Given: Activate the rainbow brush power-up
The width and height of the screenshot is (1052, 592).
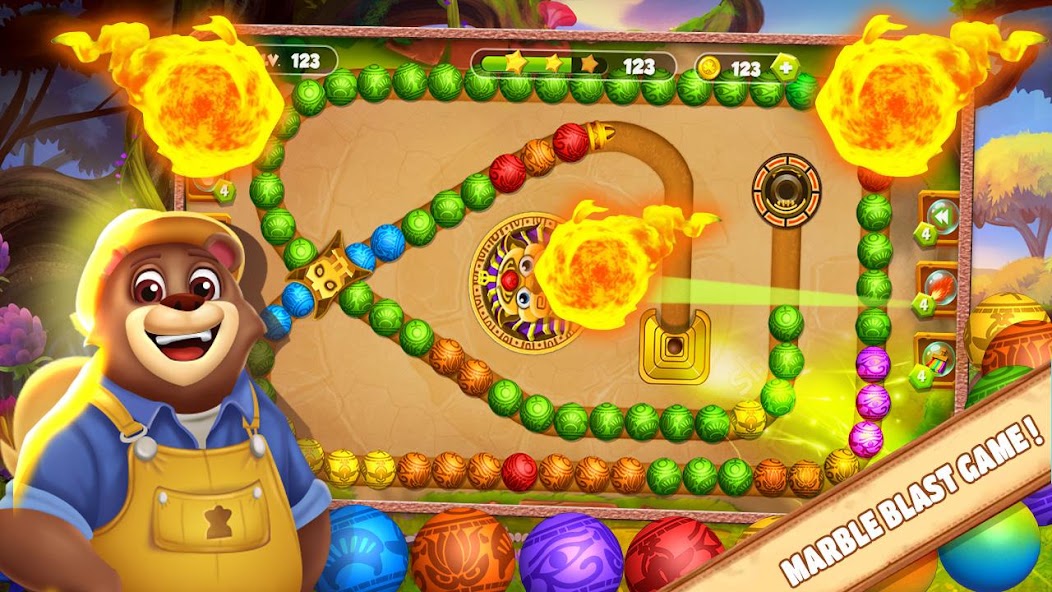Looking at the screenshot, I should (941, 358).
